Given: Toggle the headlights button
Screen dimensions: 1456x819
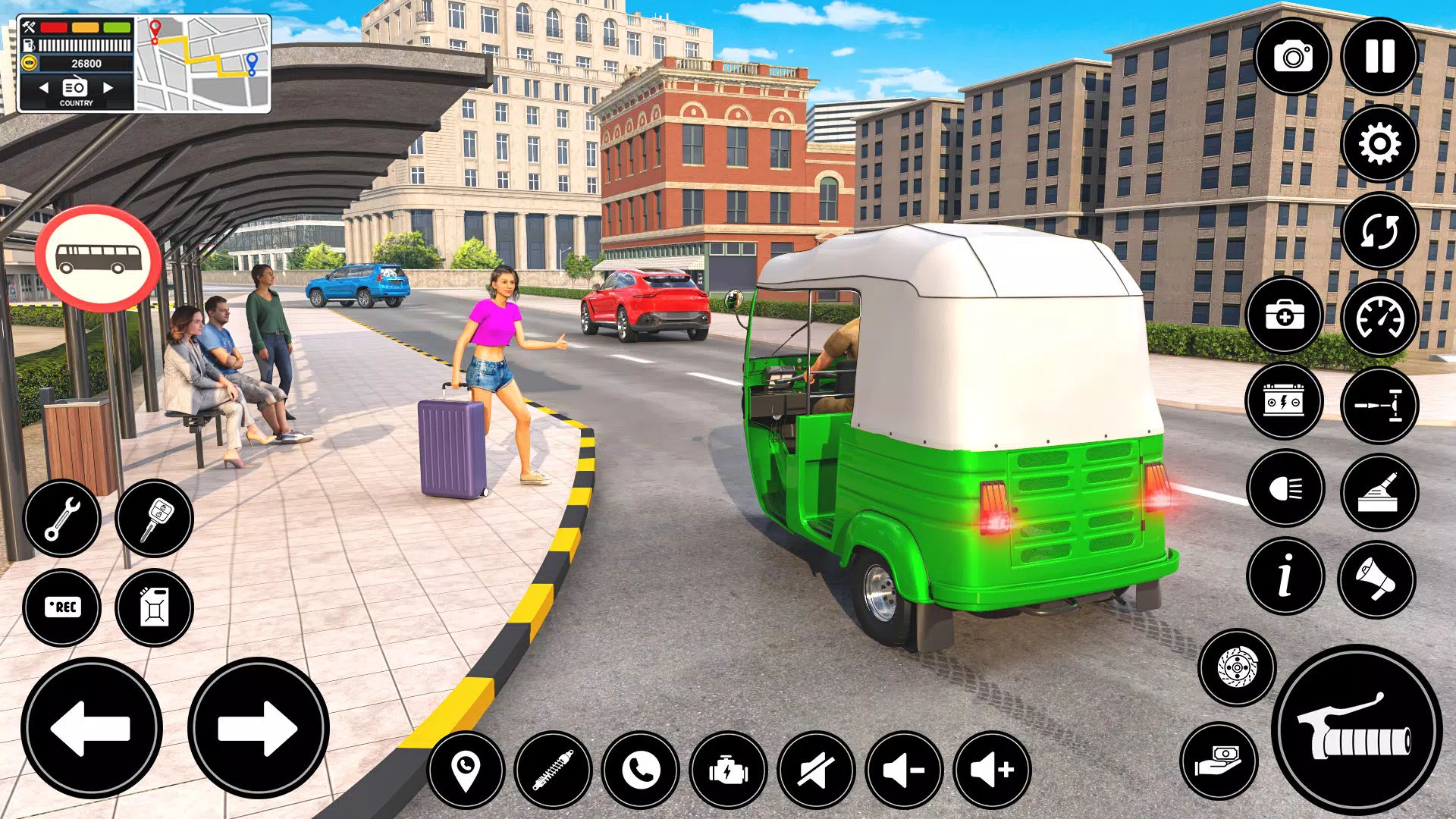Looking at the screenshot, I should tap(1285, 488).
